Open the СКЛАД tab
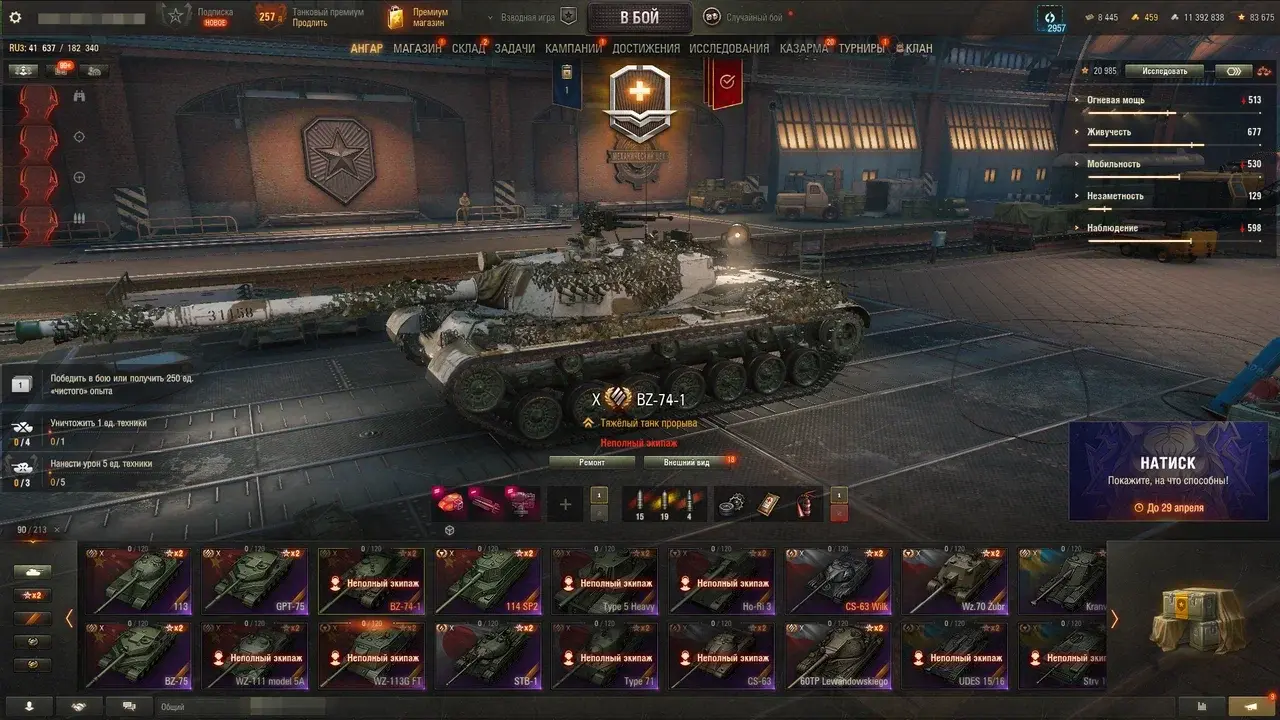The image size is (1280, 720). [468, 48]
